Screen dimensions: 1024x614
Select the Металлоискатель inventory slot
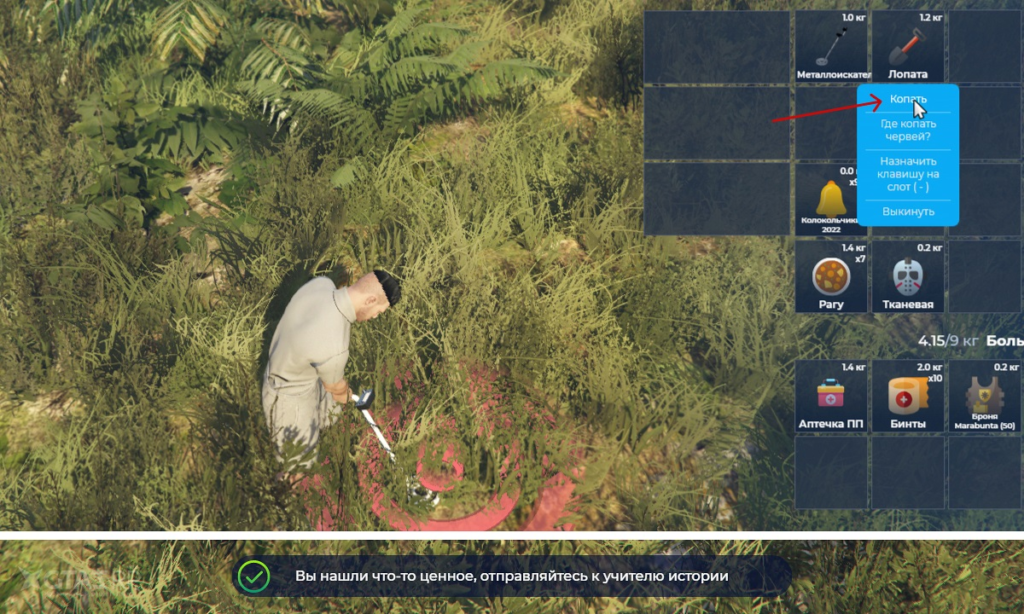(x=831, y=48)
